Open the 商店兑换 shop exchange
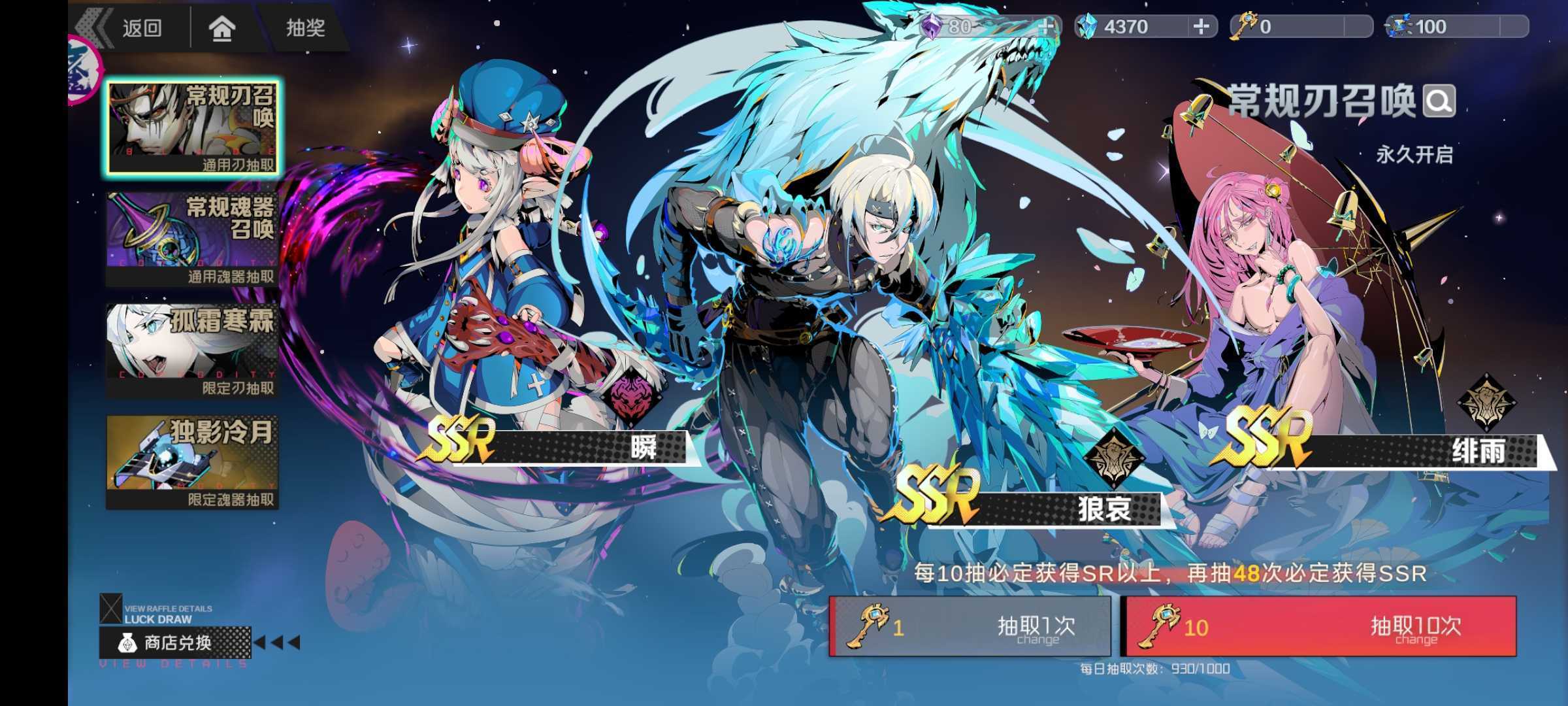1568x706 pixels. coord(175,643)
